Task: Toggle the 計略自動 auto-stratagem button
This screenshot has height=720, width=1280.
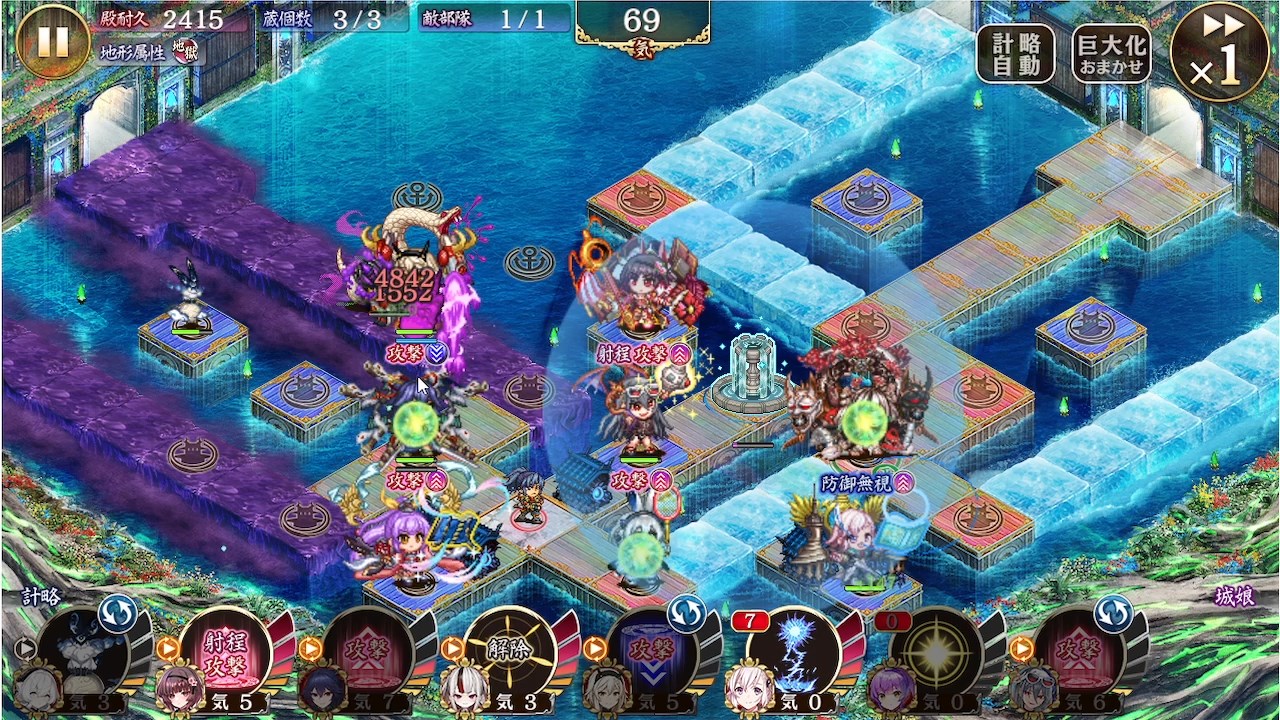Action: point(1016,54)
